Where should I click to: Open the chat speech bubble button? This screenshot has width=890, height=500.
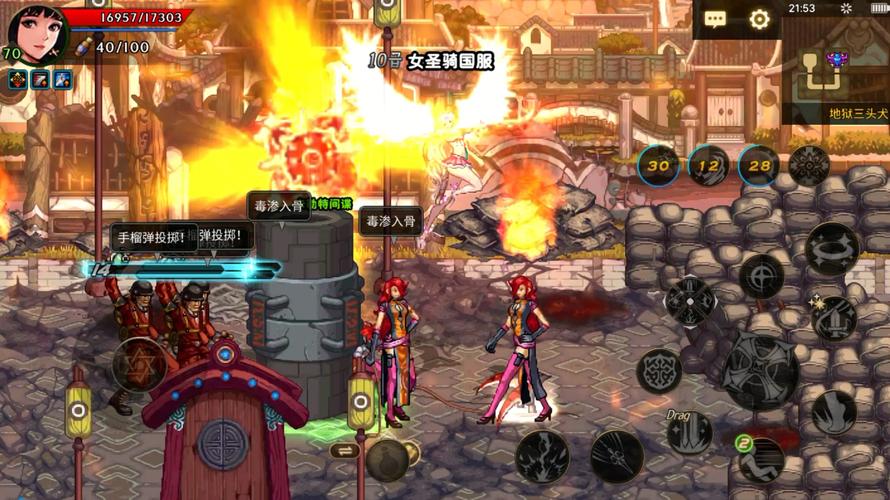coord(715,19)
